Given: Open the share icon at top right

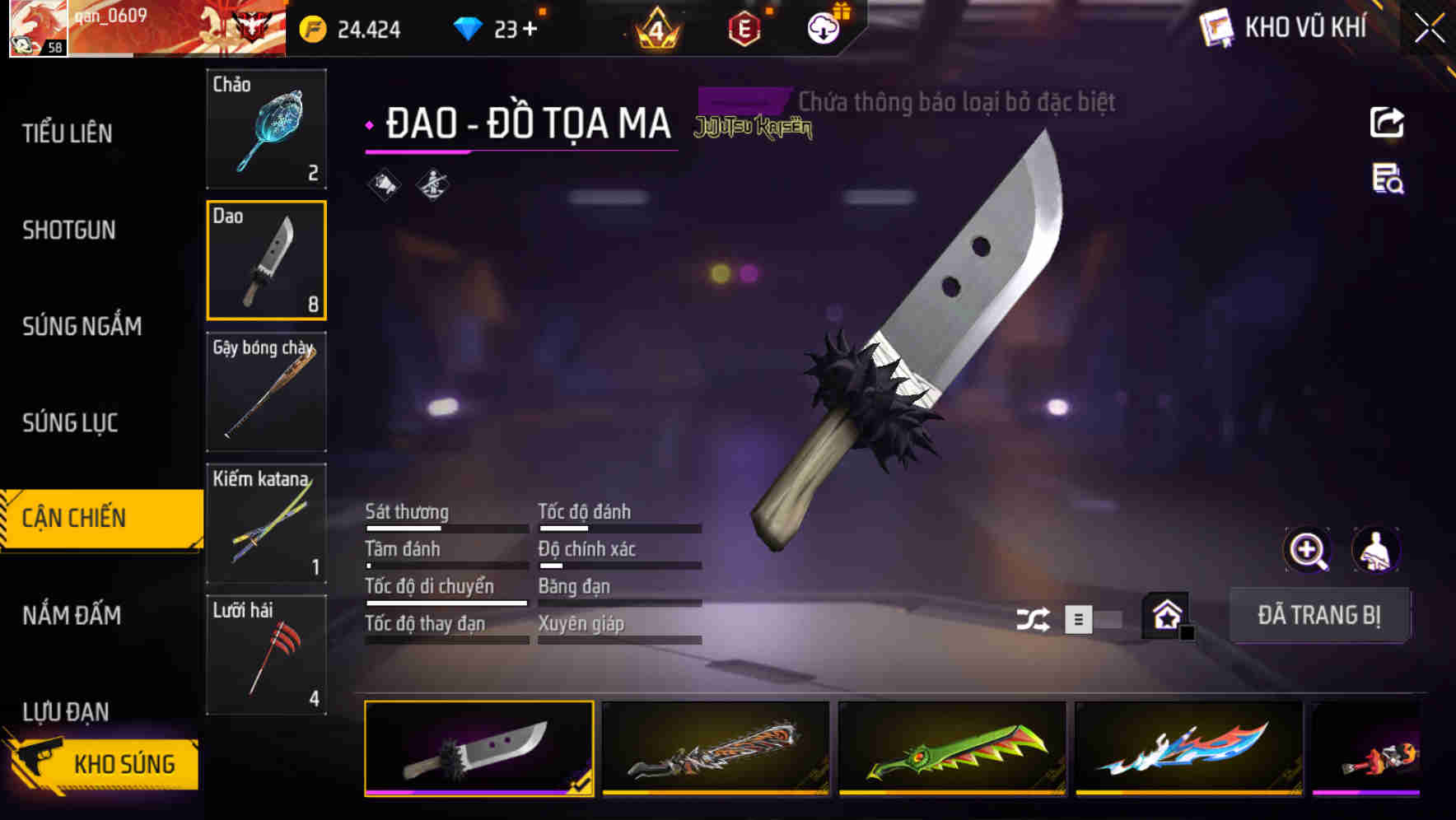Looking at the screenshot, I should click(x=1388, y=122).
